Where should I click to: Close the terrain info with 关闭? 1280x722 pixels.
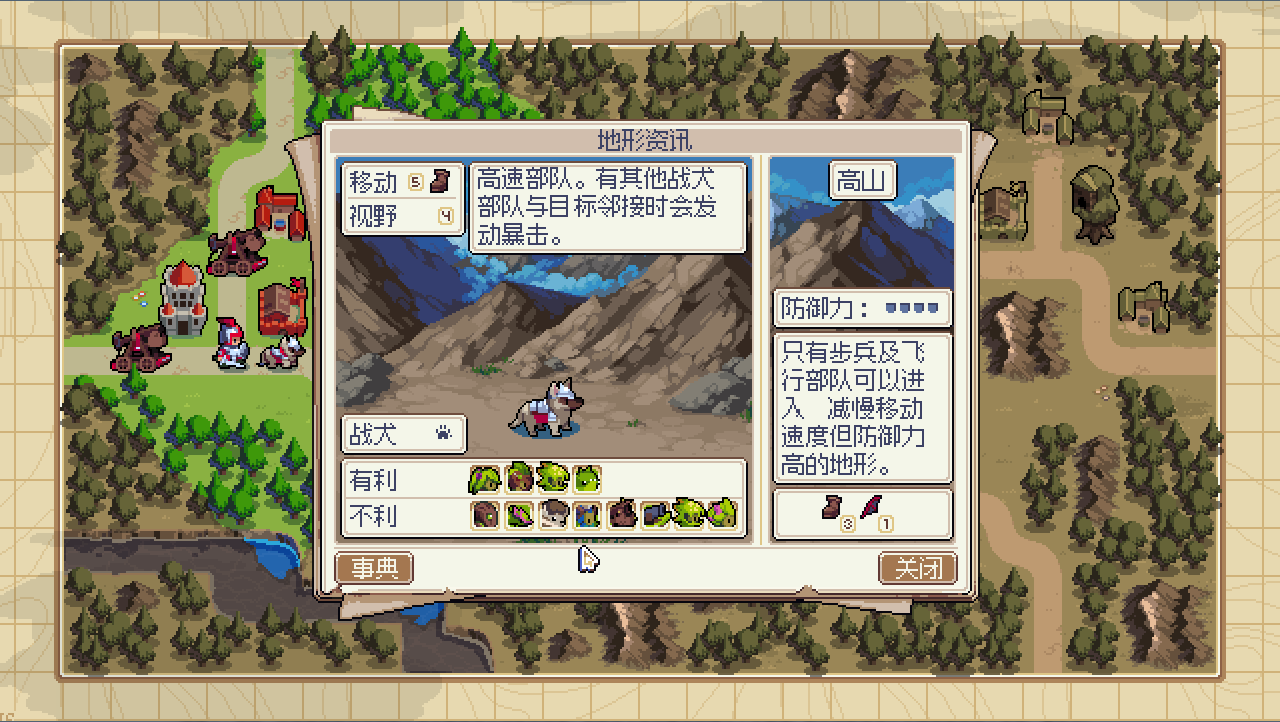tap(917, 567)
